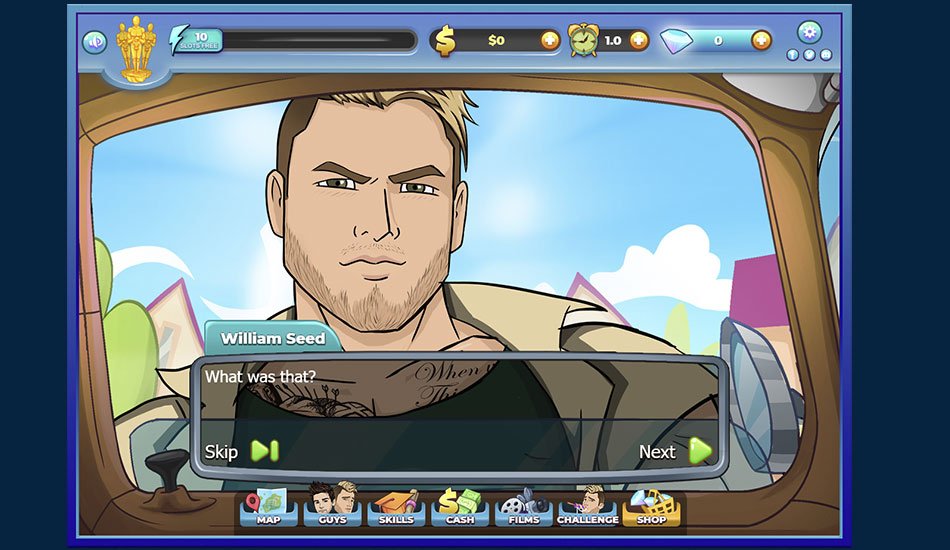950x550 pixels.
Task: Open the Skills menu
Action: click(x=396, y=507)
